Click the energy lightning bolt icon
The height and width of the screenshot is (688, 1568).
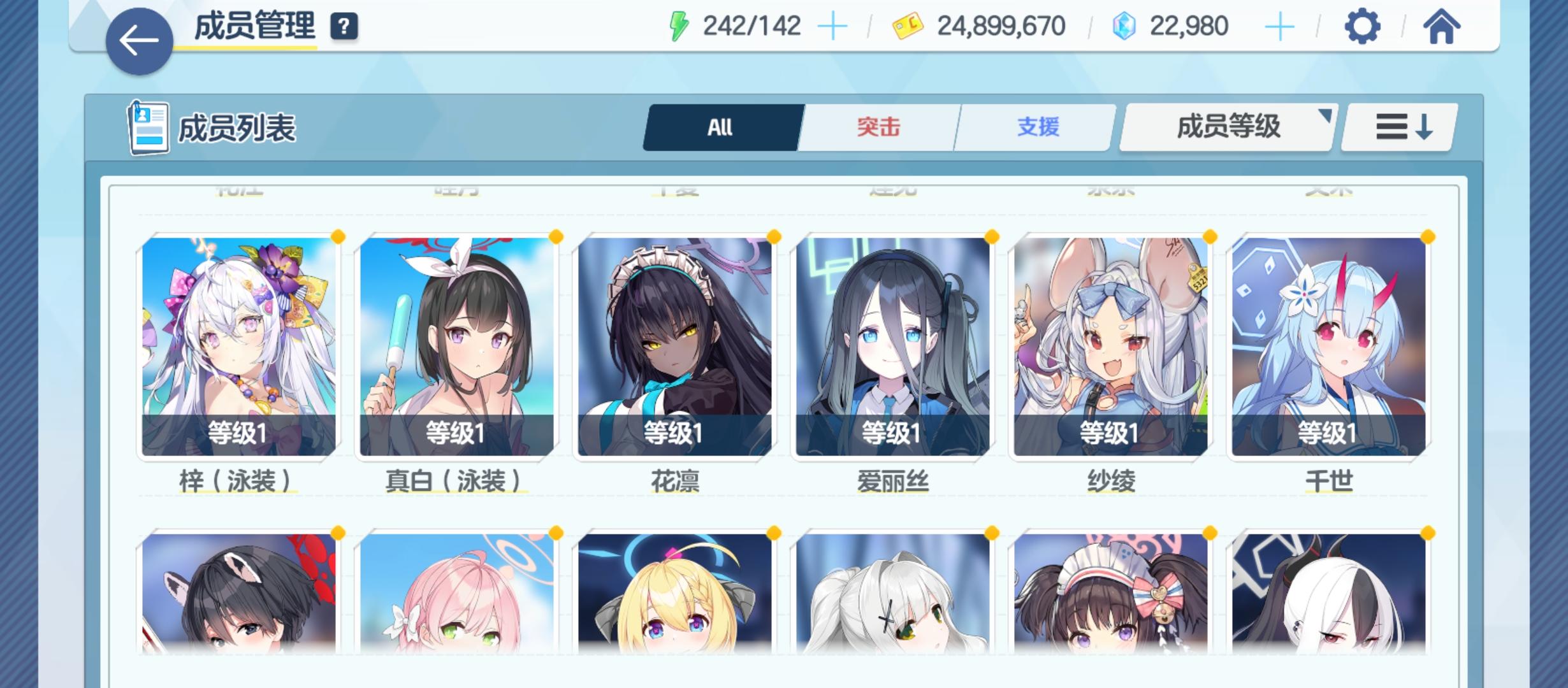tap(678, 25)
